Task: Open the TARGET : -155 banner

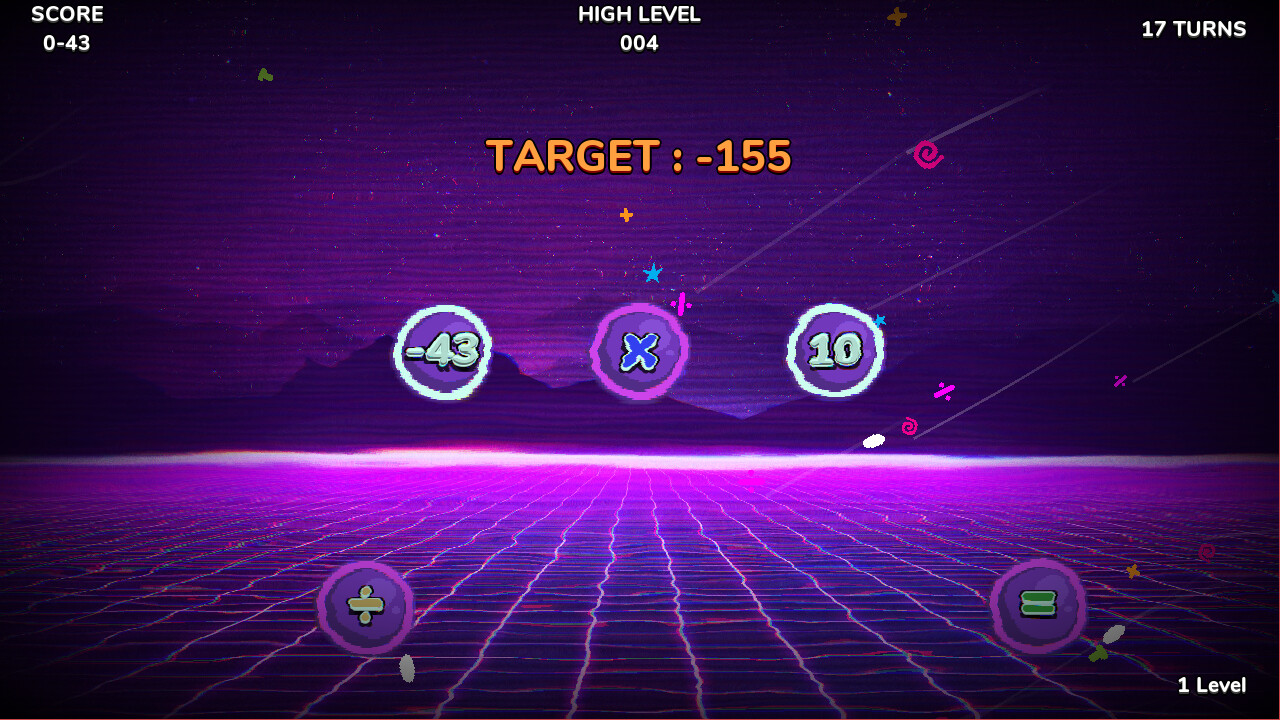Action: coord(638,153)
